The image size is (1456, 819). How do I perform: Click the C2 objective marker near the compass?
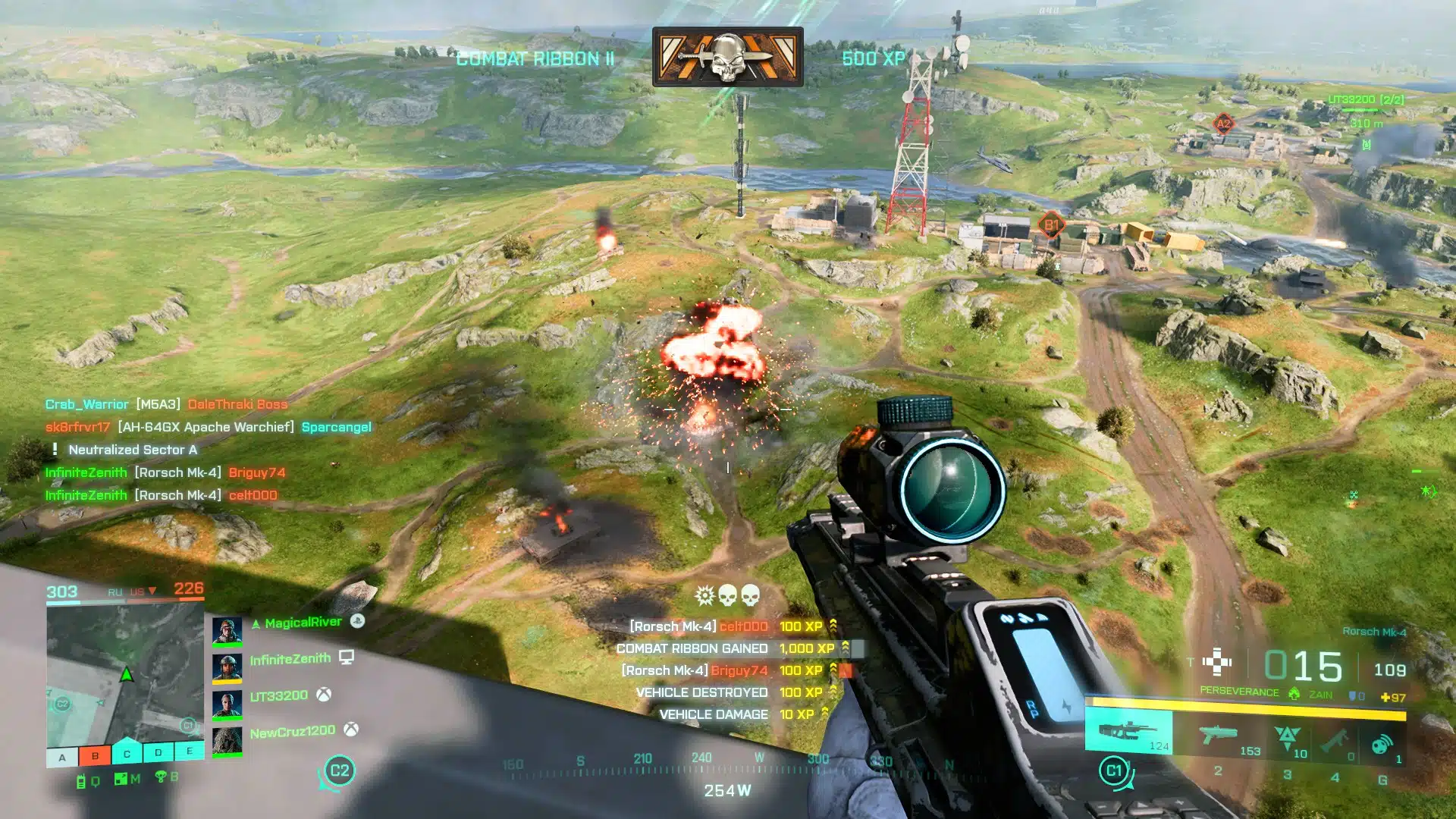tap(339, 771)
